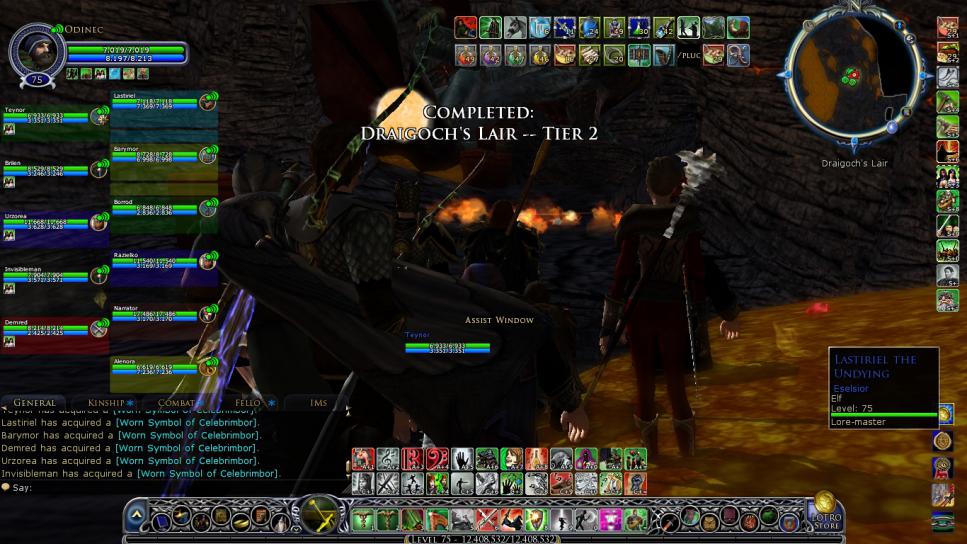Screen dimensions: 967x544
Task: Click the Say chat input line
Action: point(150,487)
